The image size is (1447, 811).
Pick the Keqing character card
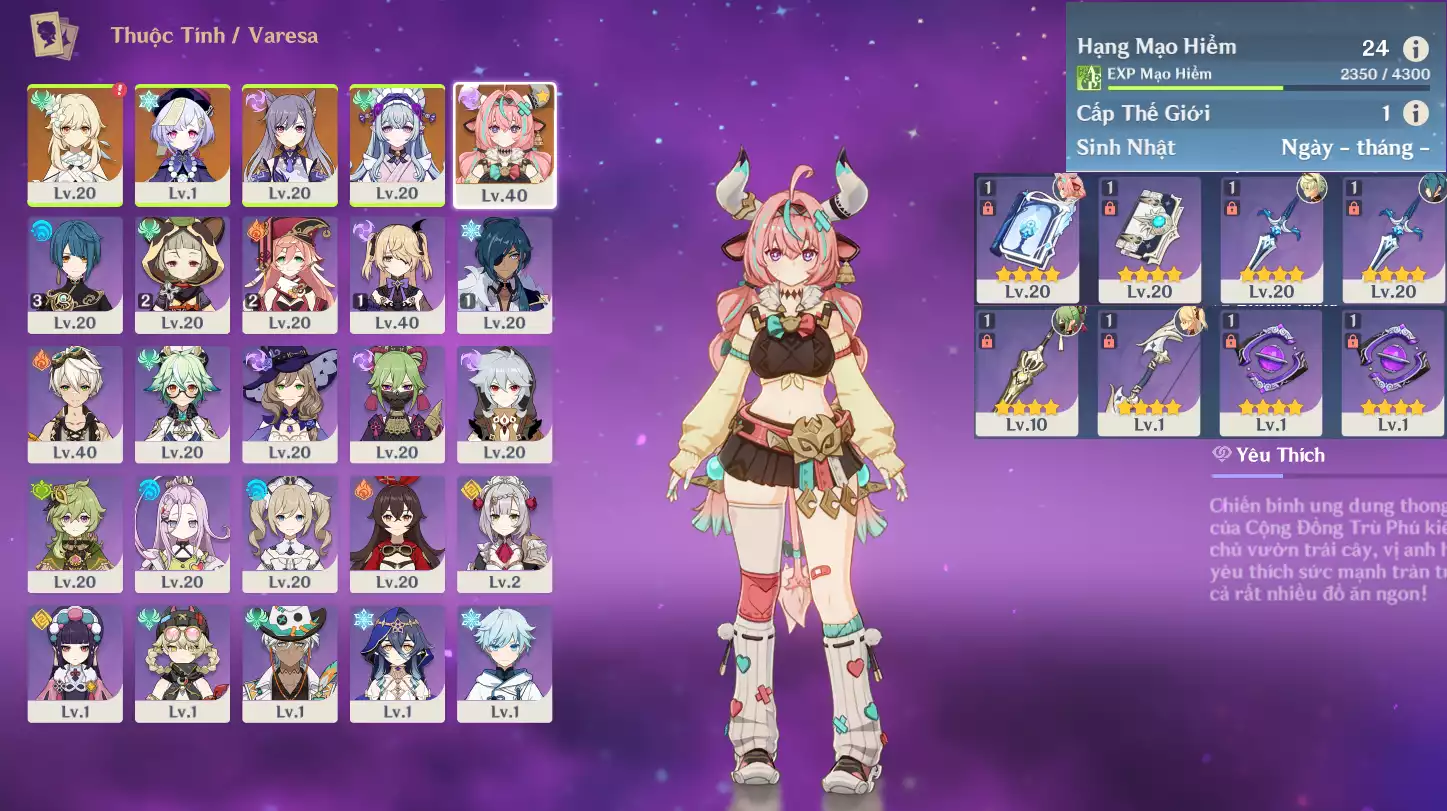[x=290, y=144]
